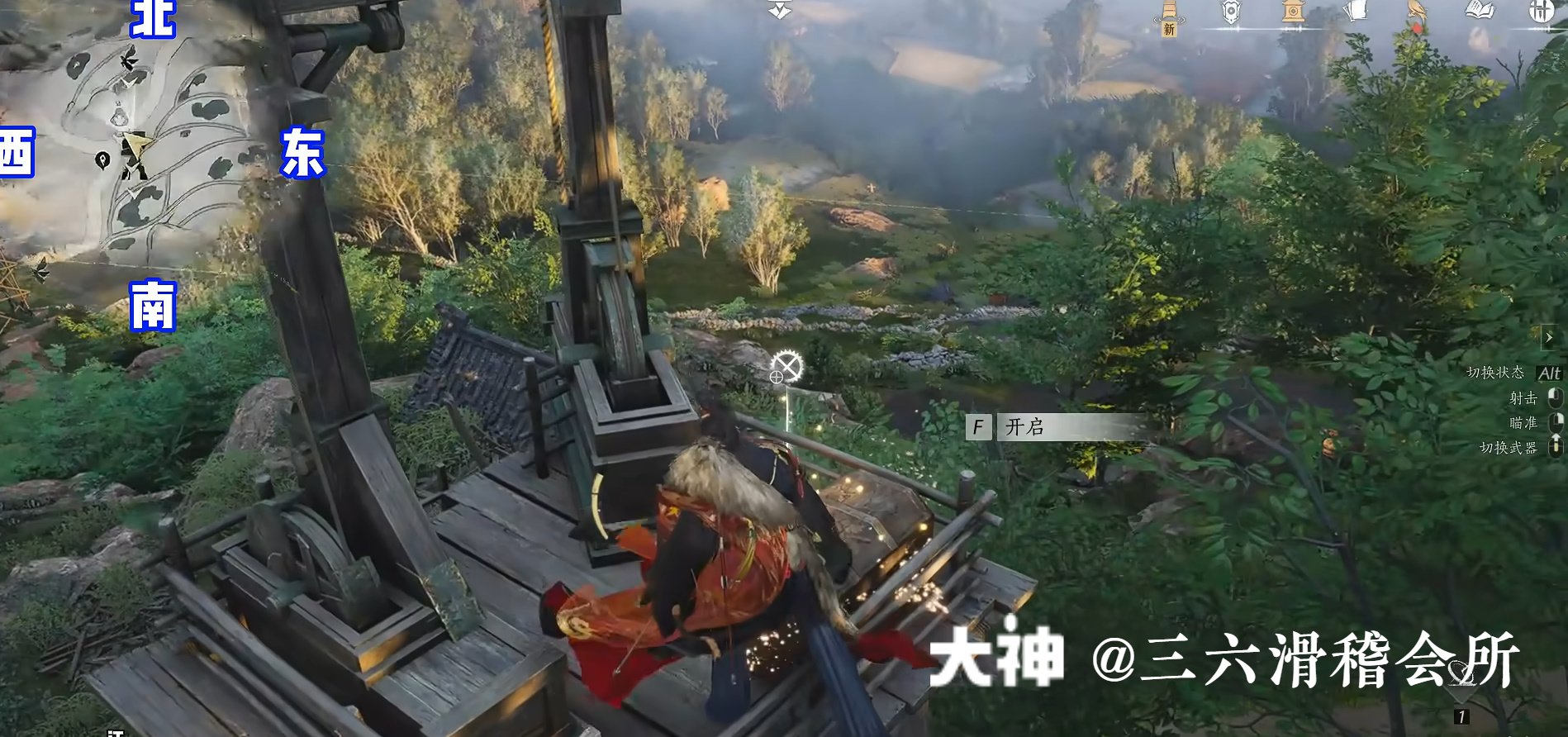Open the shrine-shaped menu icon
Viewport: 1568px width, 737px height.
point(1292,12)
